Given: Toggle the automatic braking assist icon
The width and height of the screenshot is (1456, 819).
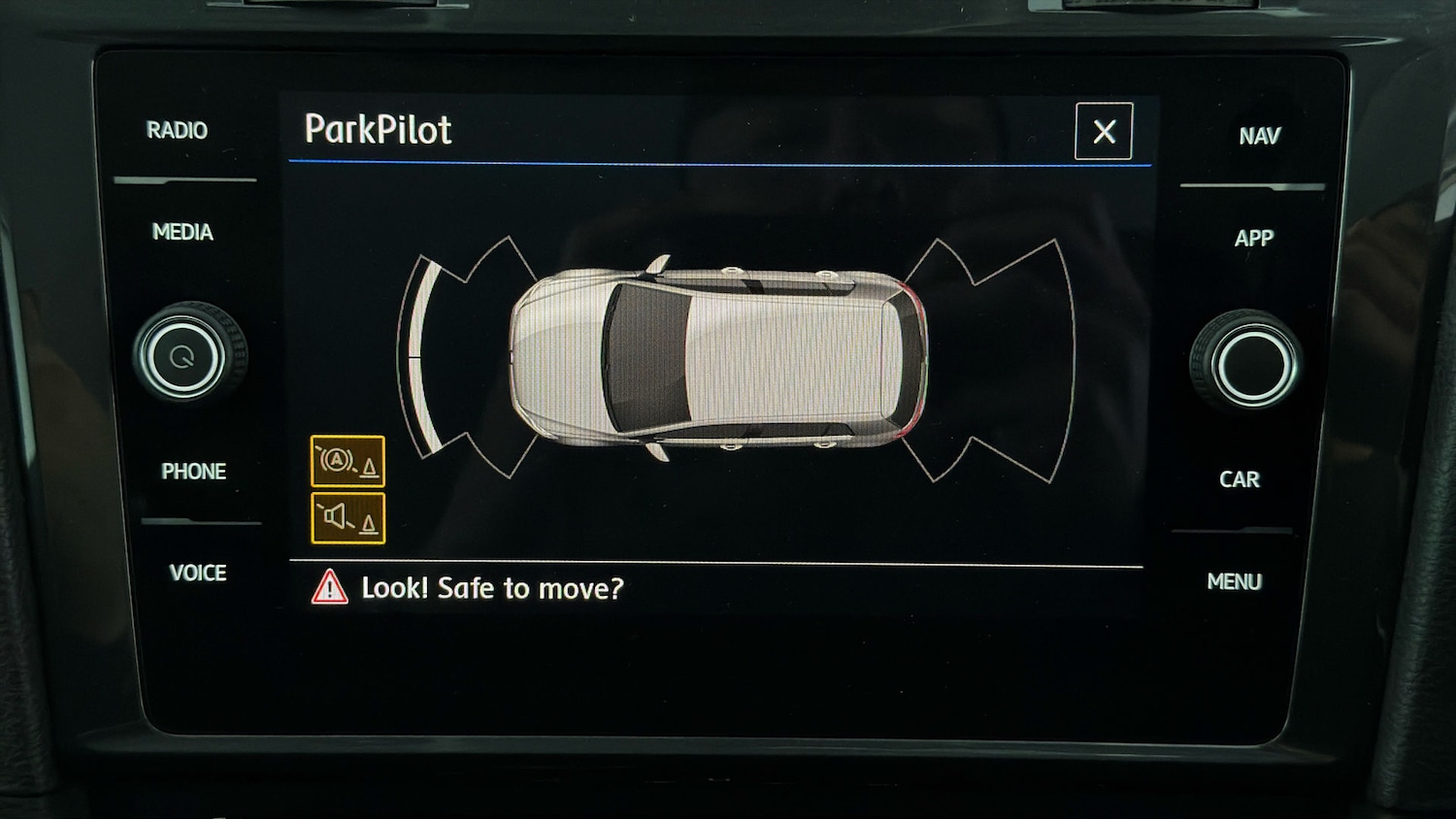Looking at the screenshot, I should pos(347,461).
